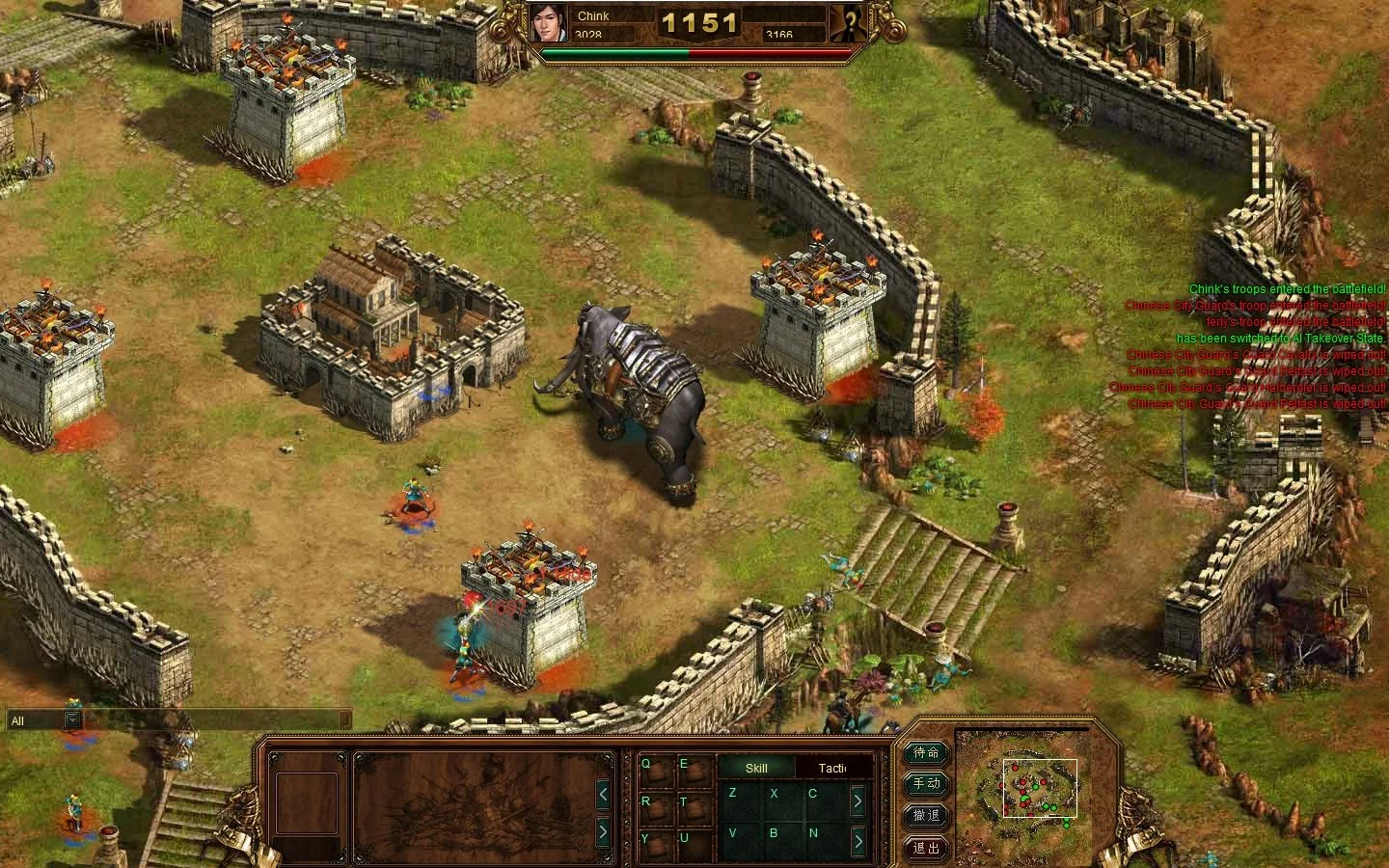This screenshot has width=1389, height=868.
Task: Click the chat message input box
Action: coord(214,719)
